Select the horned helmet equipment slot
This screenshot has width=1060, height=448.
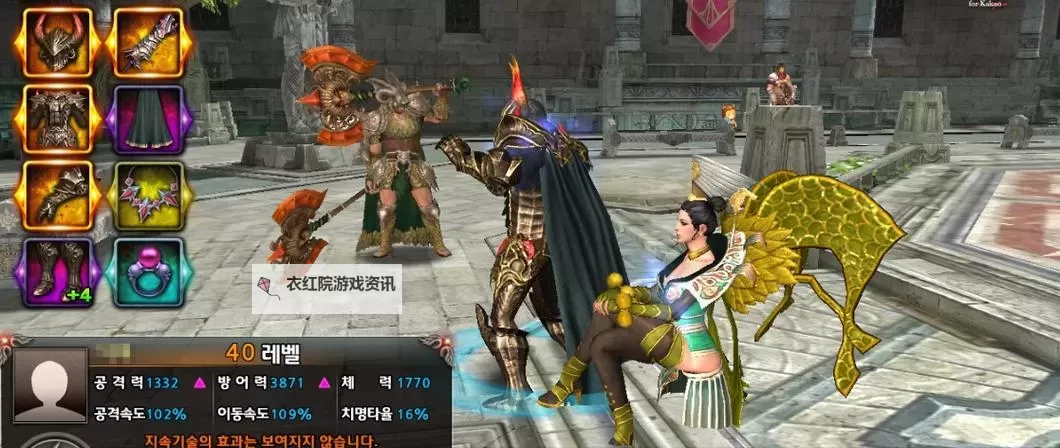coord(58,43)
